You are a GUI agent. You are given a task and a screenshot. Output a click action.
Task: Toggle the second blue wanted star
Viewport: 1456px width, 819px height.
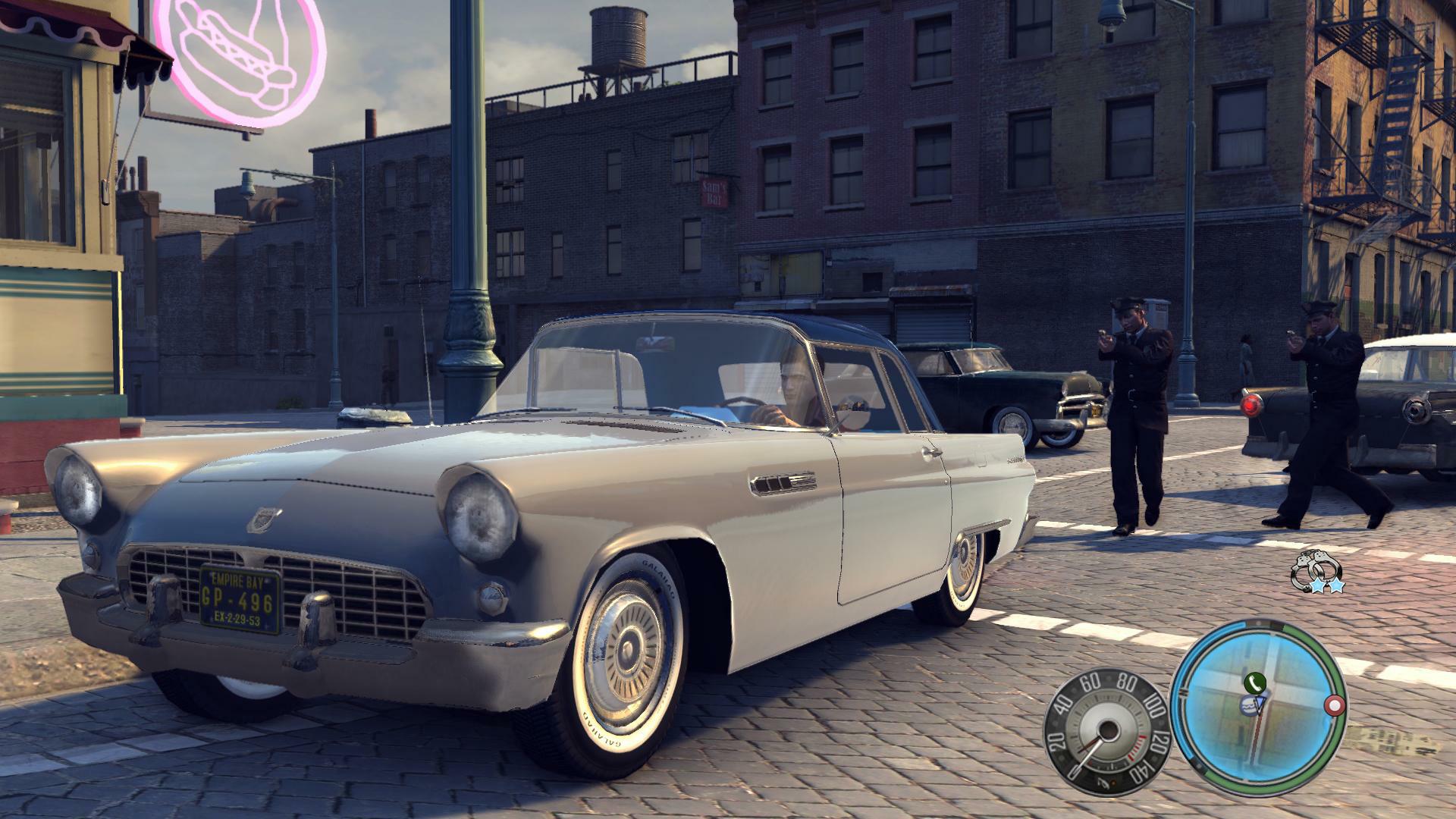click(x=1337, y=585)
